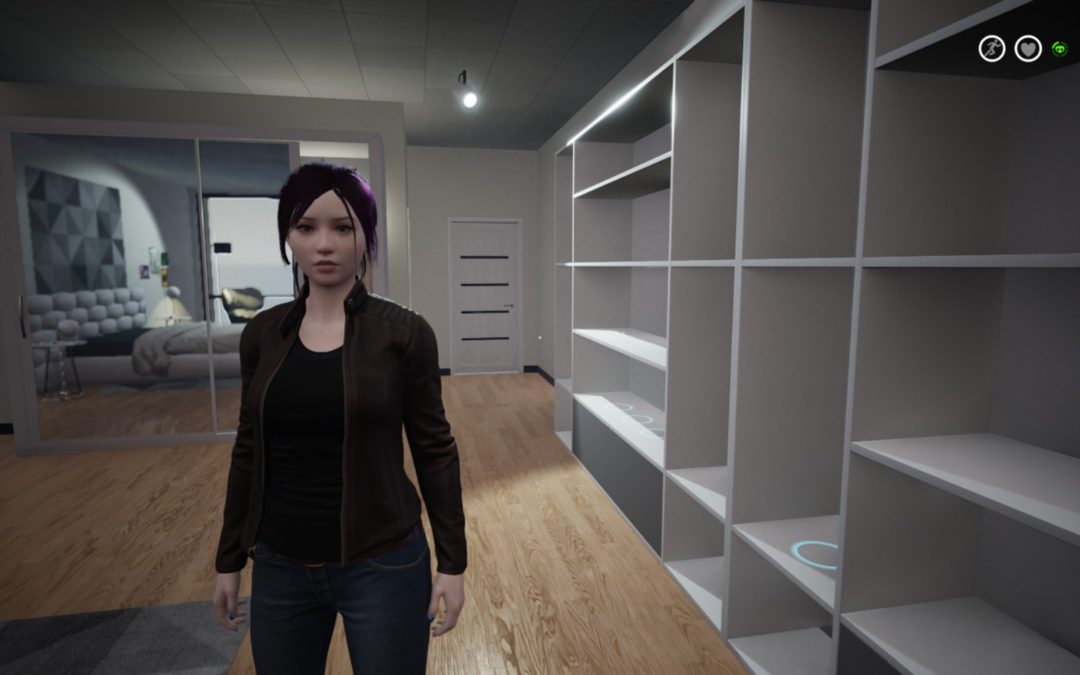
Task: Select the heart icon in the HUD
Action: (1027, 48)
